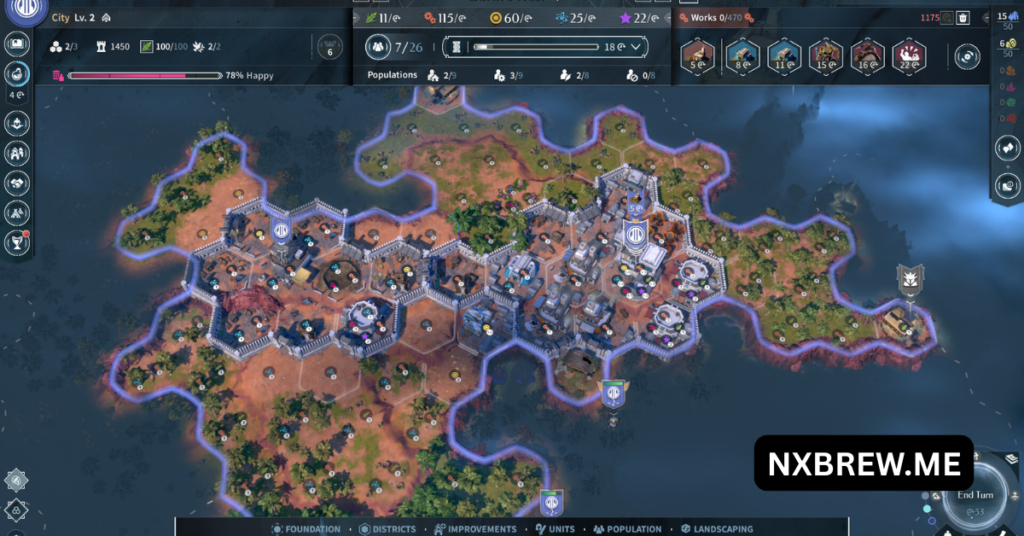
Task: Click the trash can icon in Works bar
Action: pos(962,17)
